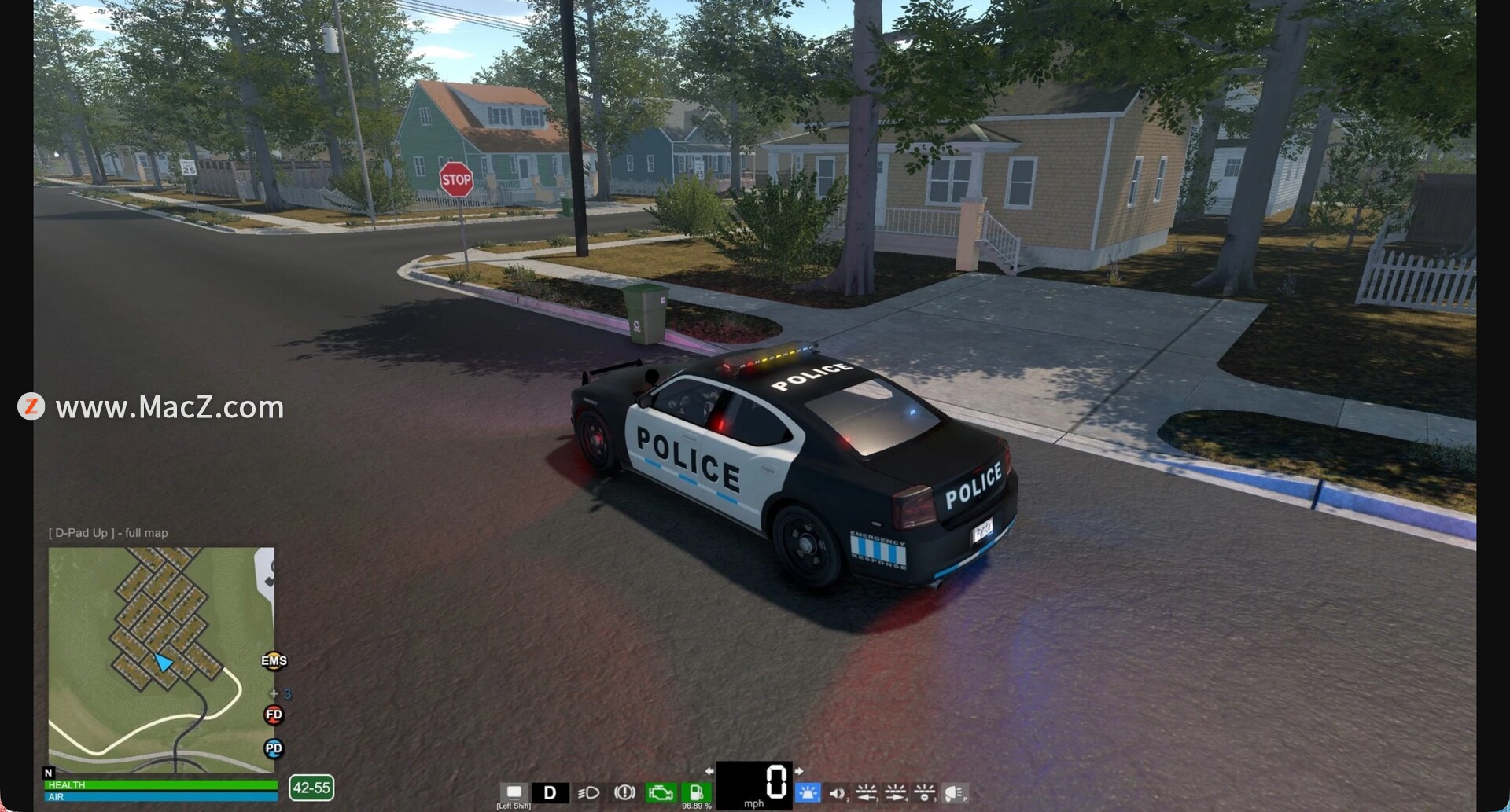Viewport: 1510px width, 812px height.
Task: Click the left turn signal arrow
Action: (709, 771)
